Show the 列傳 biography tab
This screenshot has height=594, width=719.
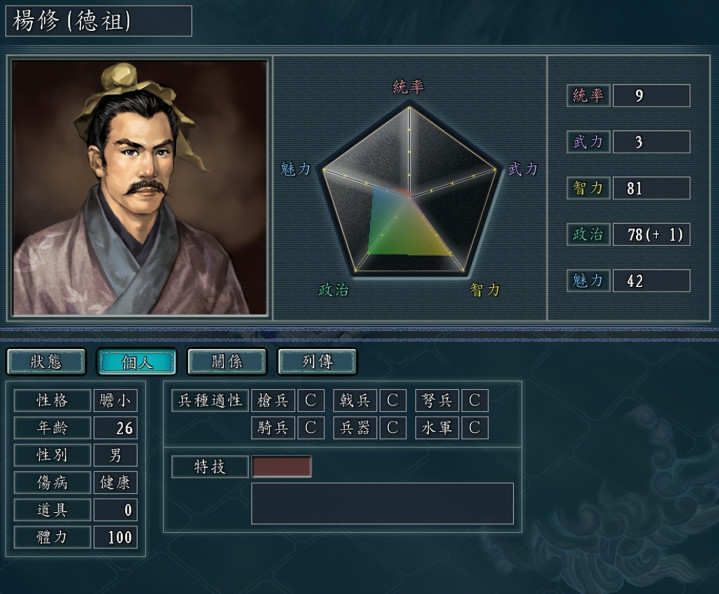316,361
